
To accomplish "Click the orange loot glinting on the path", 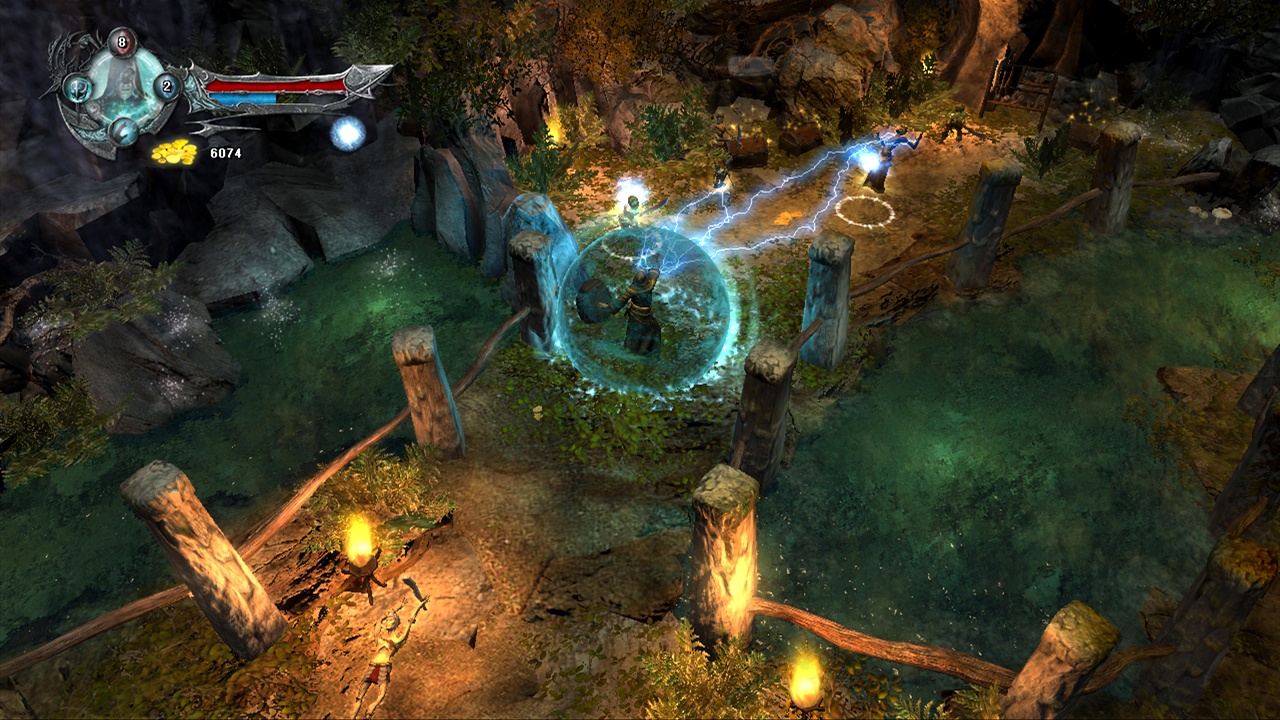I will [787, 218].
